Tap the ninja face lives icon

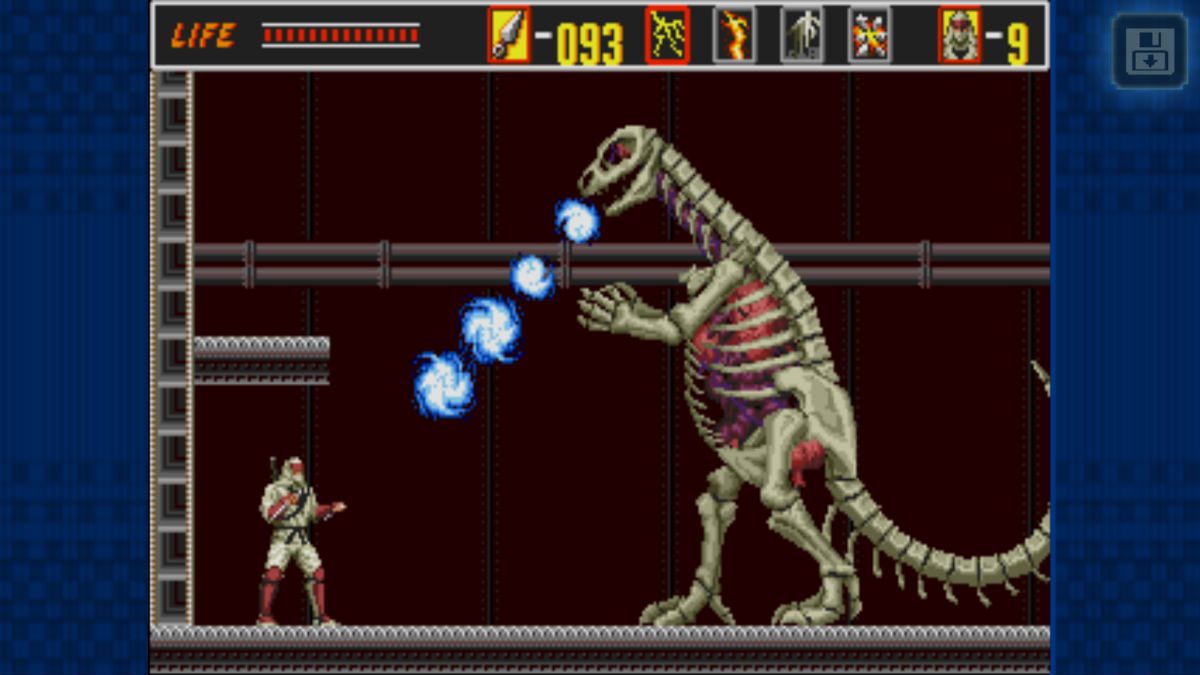(959, 35)
